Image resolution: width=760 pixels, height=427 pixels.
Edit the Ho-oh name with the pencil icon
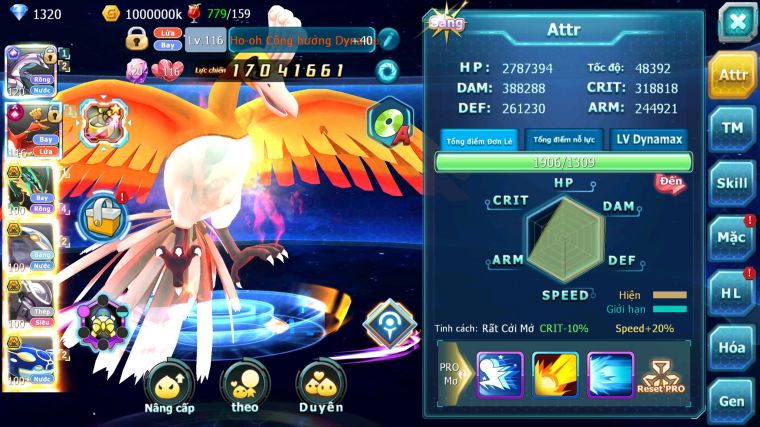(388, 40)
